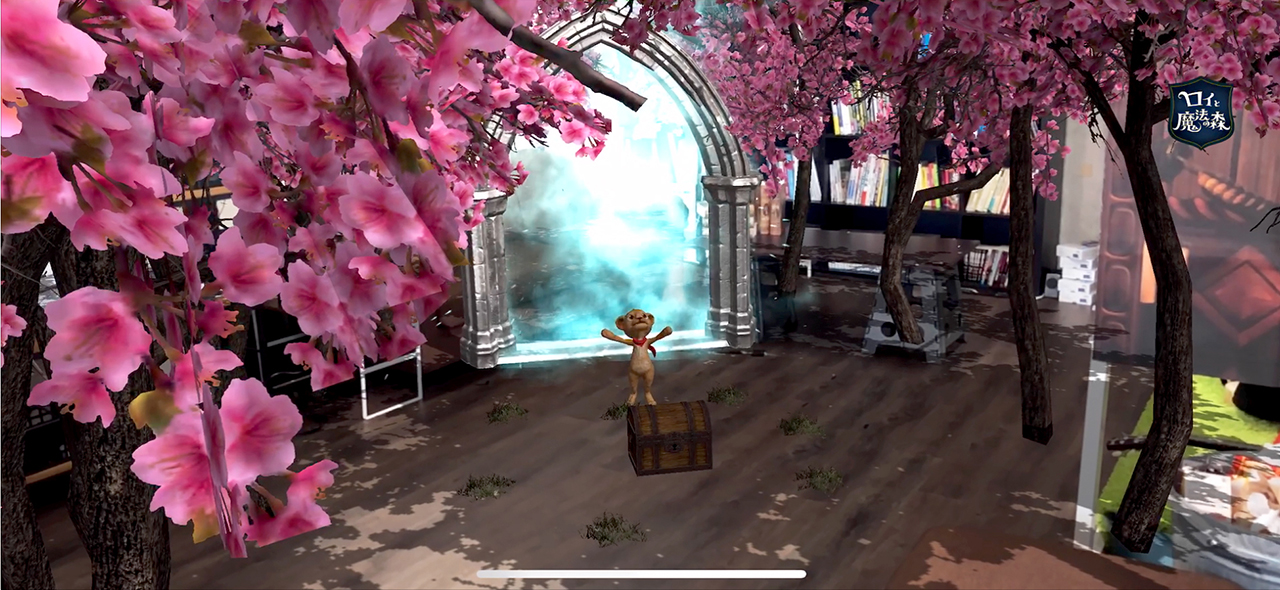
Task: Tap the ロイと魔法の森 shield logo badge
Action: pyautogui.click(x=1200, y=113)
